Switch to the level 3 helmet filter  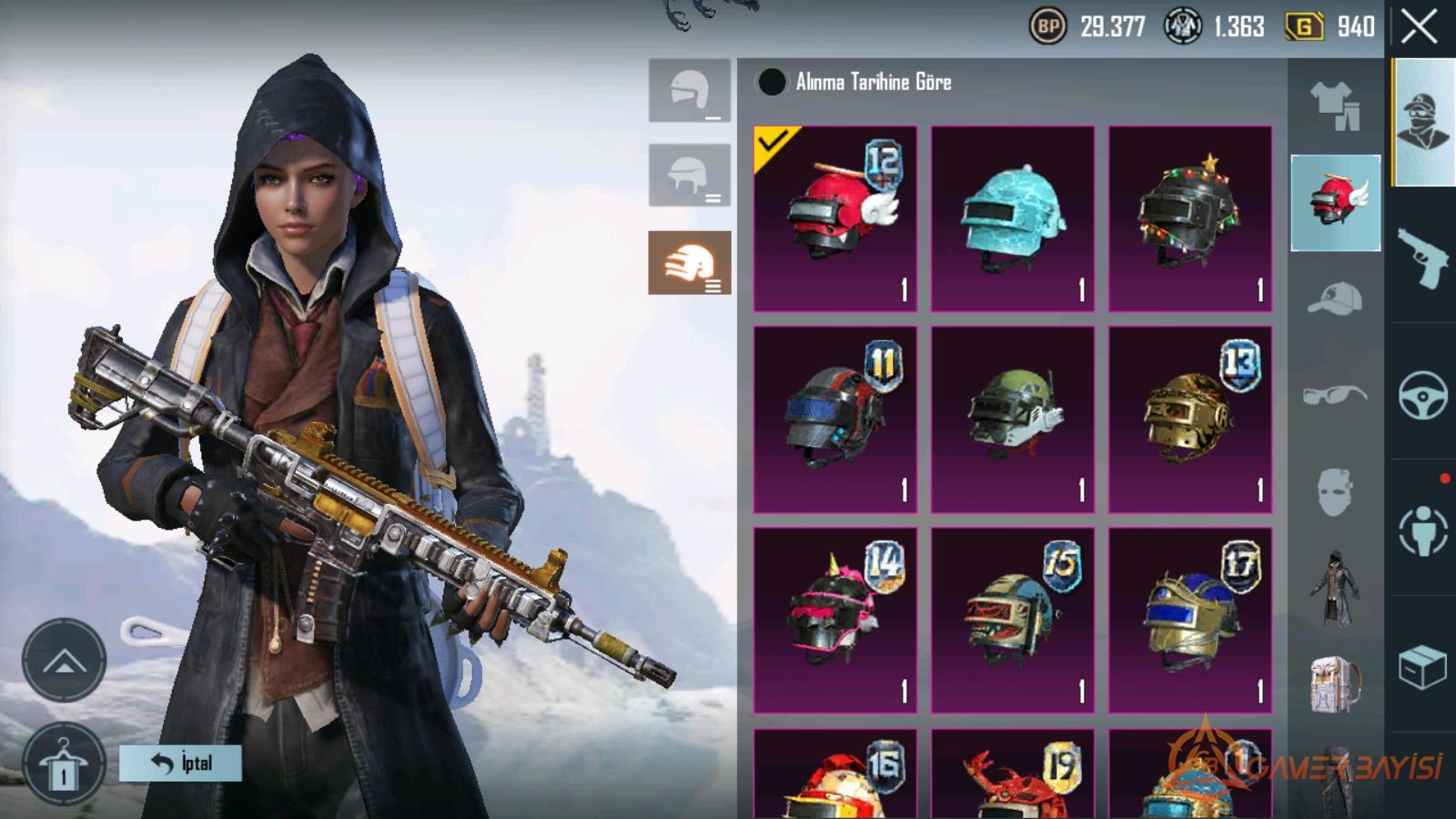coord(690,263)
